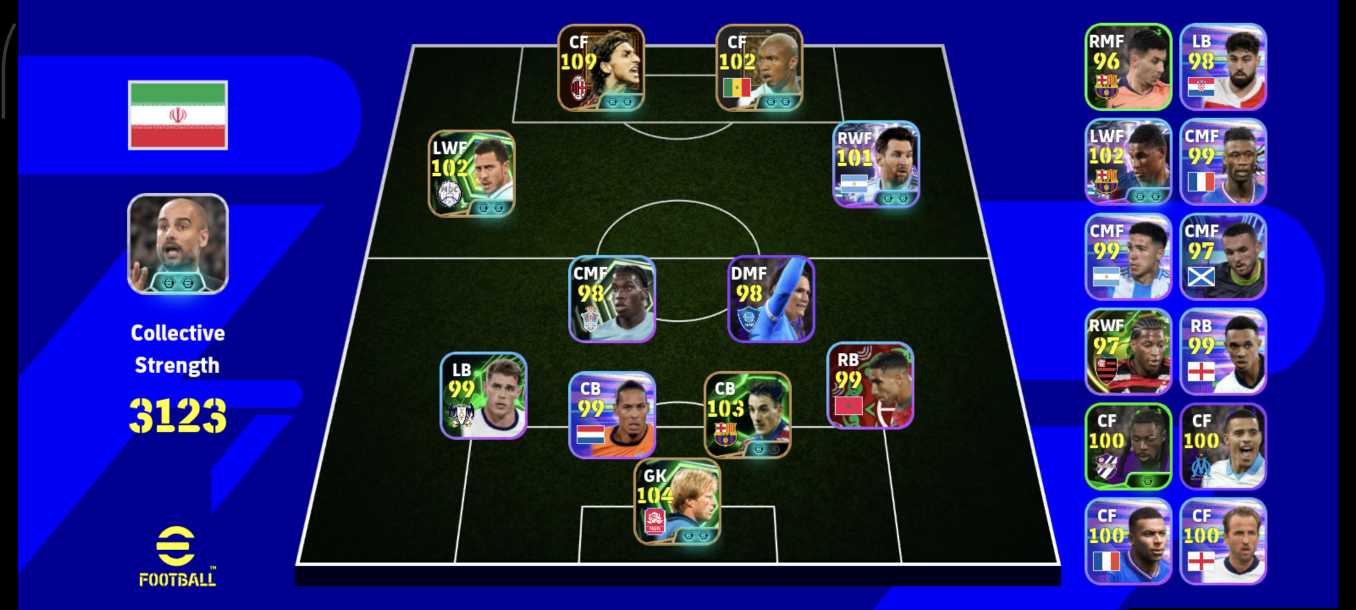
Task: Select the CB 99 card with Netherlands flag
Action: pos(612,415)
